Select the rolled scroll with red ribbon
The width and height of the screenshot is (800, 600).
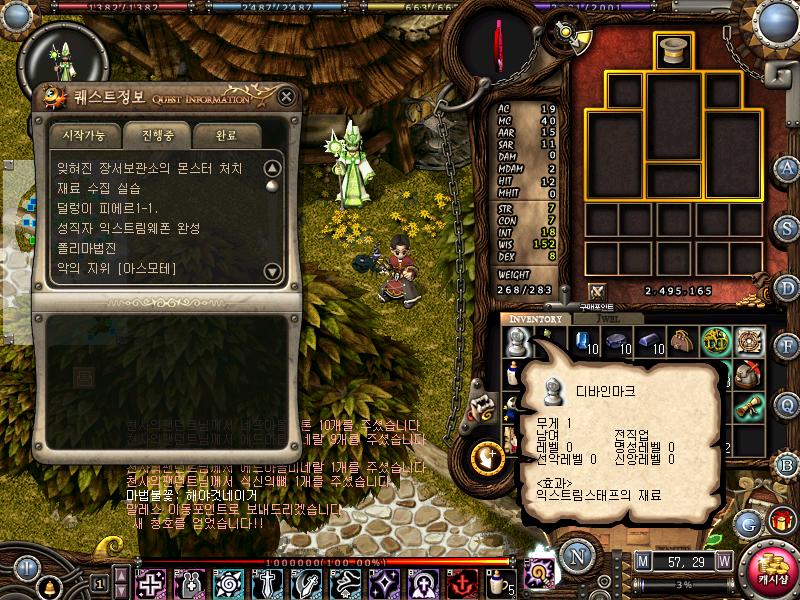[x=749, y=406]
